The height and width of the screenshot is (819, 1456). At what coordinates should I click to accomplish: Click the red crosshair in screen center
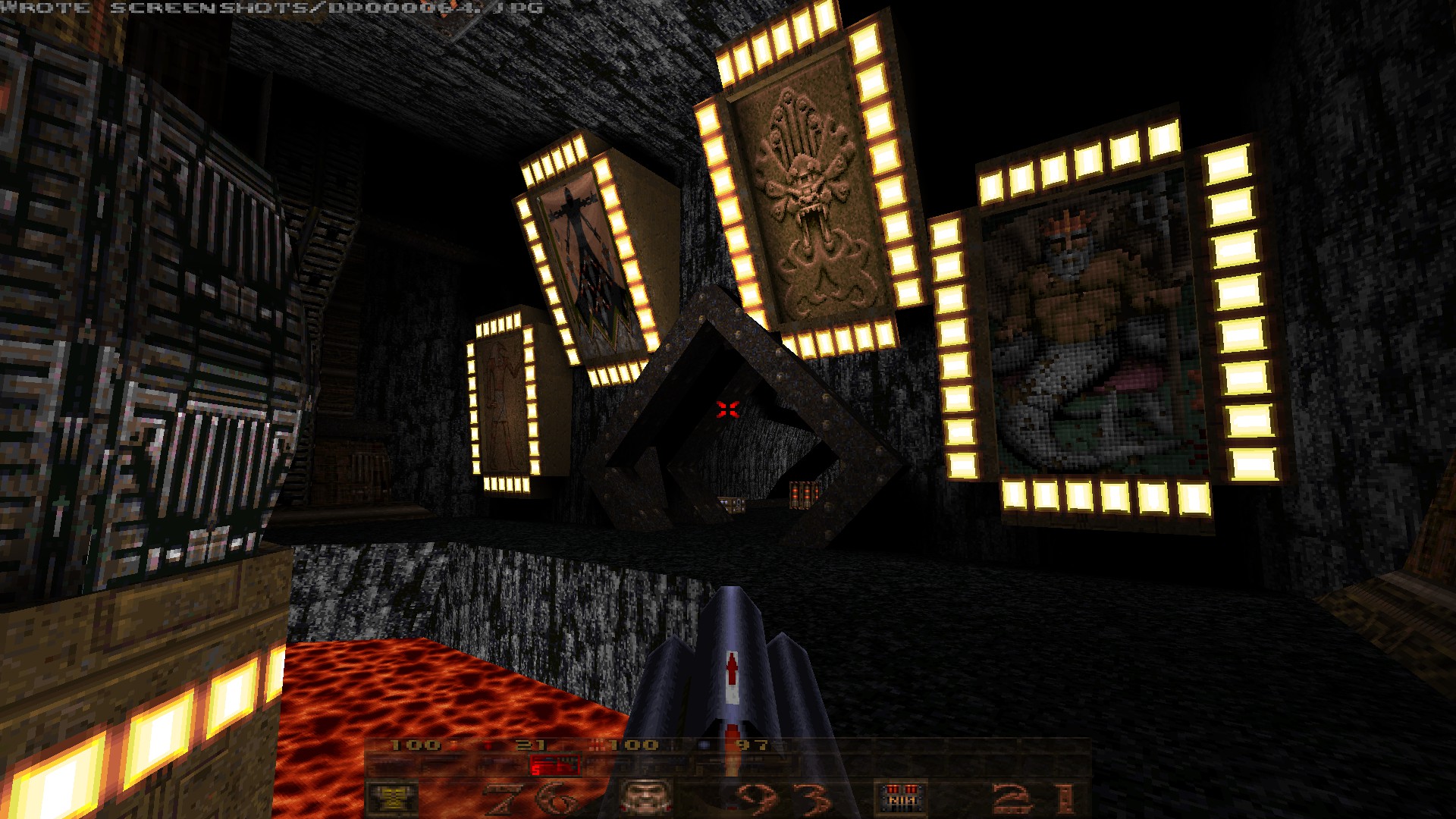727,408
